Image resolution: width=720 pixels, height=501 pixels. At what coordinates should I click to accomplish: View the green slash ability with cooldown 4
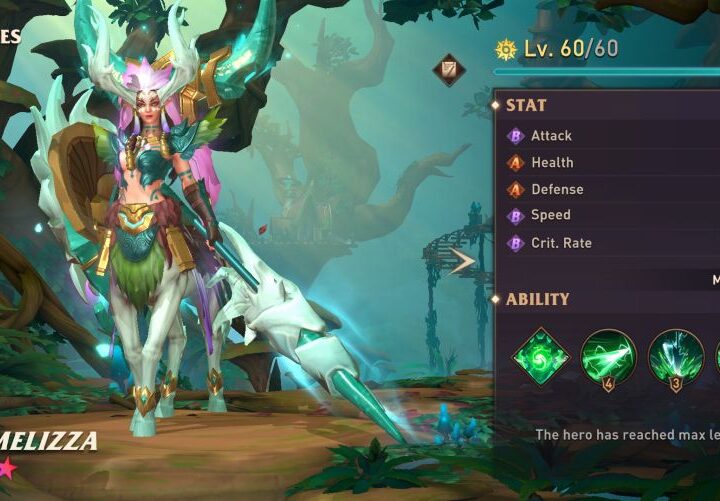click(608, 357)
